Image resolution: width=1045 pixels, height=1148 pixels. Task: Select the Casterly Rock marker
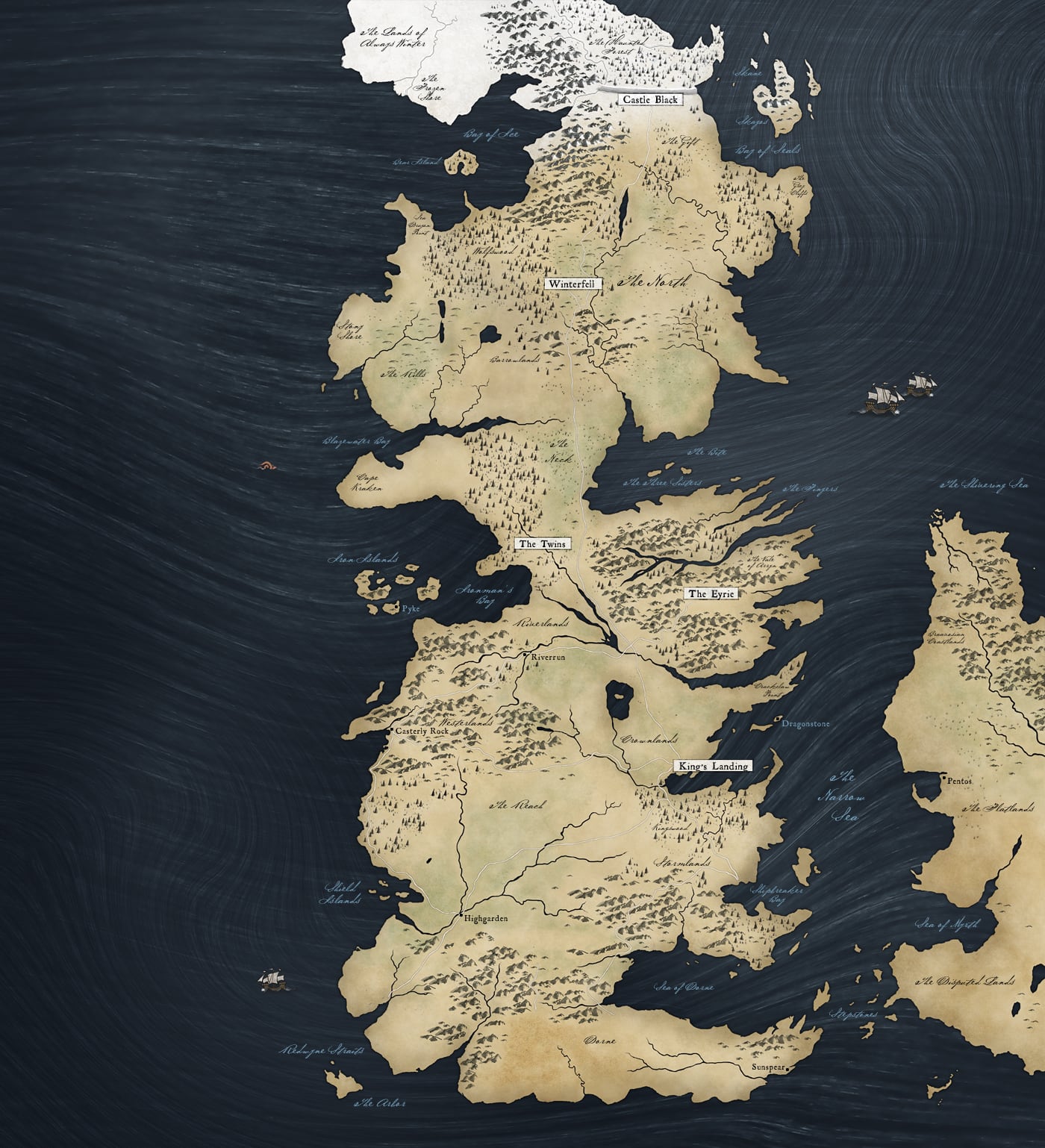[x=390, y=731]
